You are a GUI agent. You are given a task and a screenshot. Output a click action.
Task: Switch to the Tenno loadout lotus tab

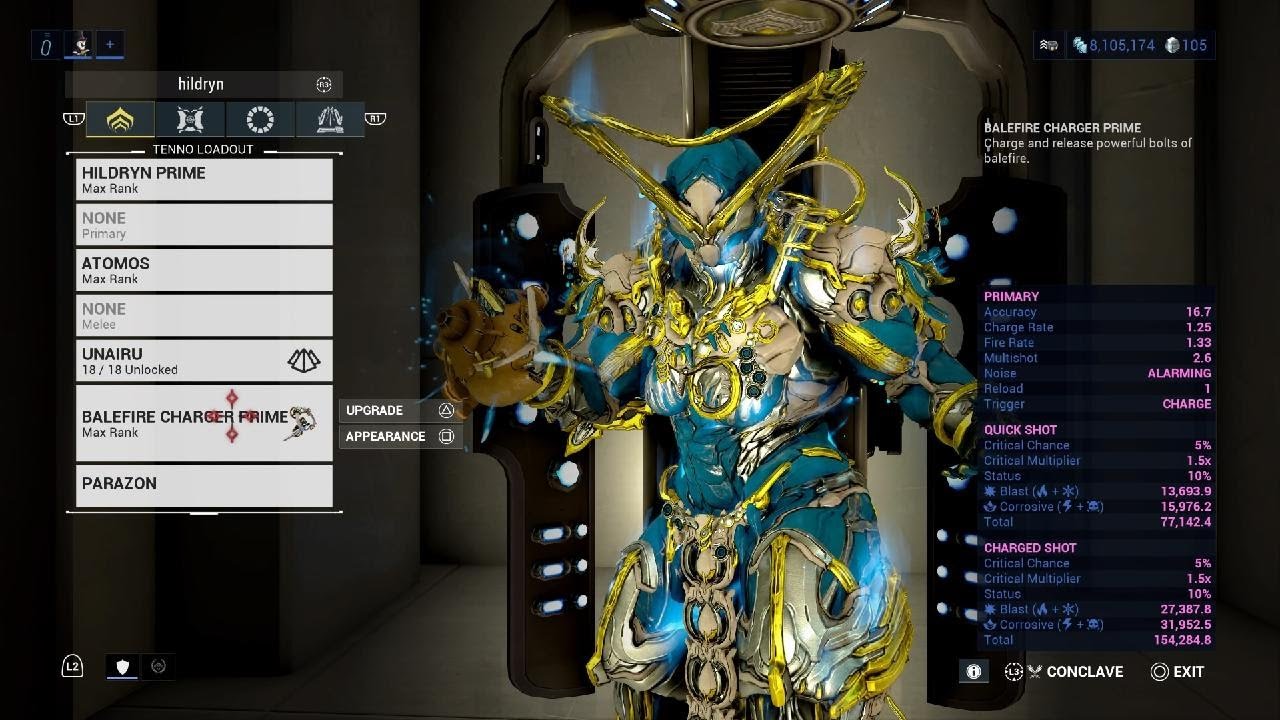point(120,119)
